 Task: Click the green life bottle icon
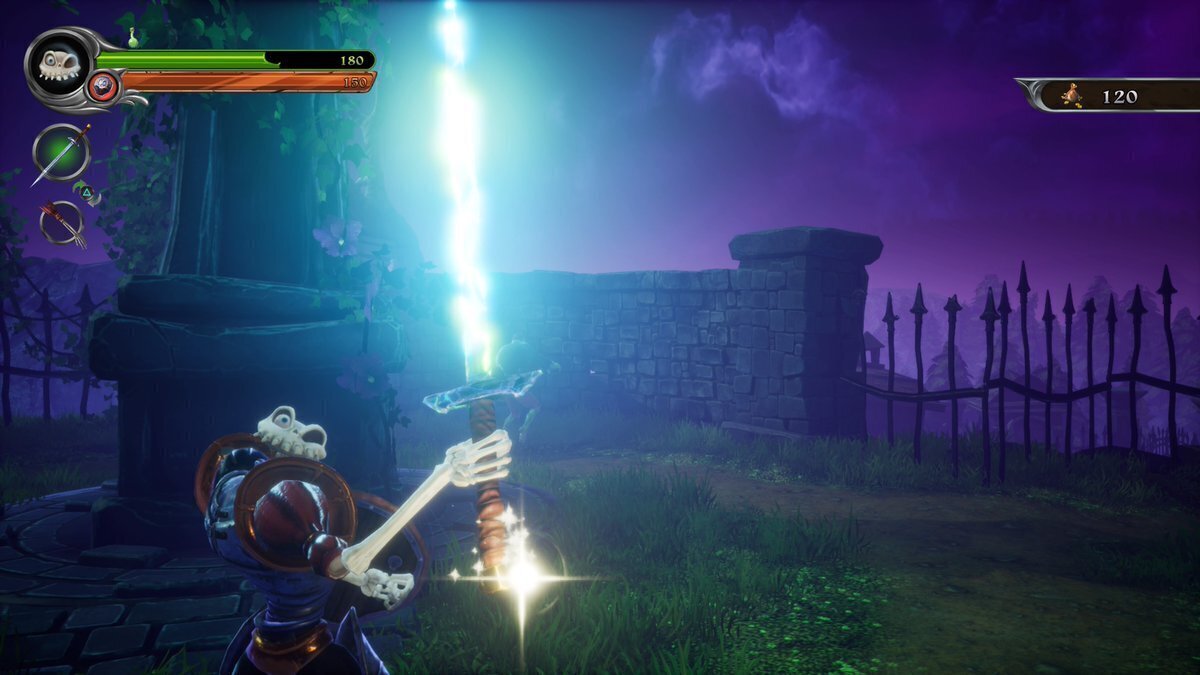coord(133,38)
